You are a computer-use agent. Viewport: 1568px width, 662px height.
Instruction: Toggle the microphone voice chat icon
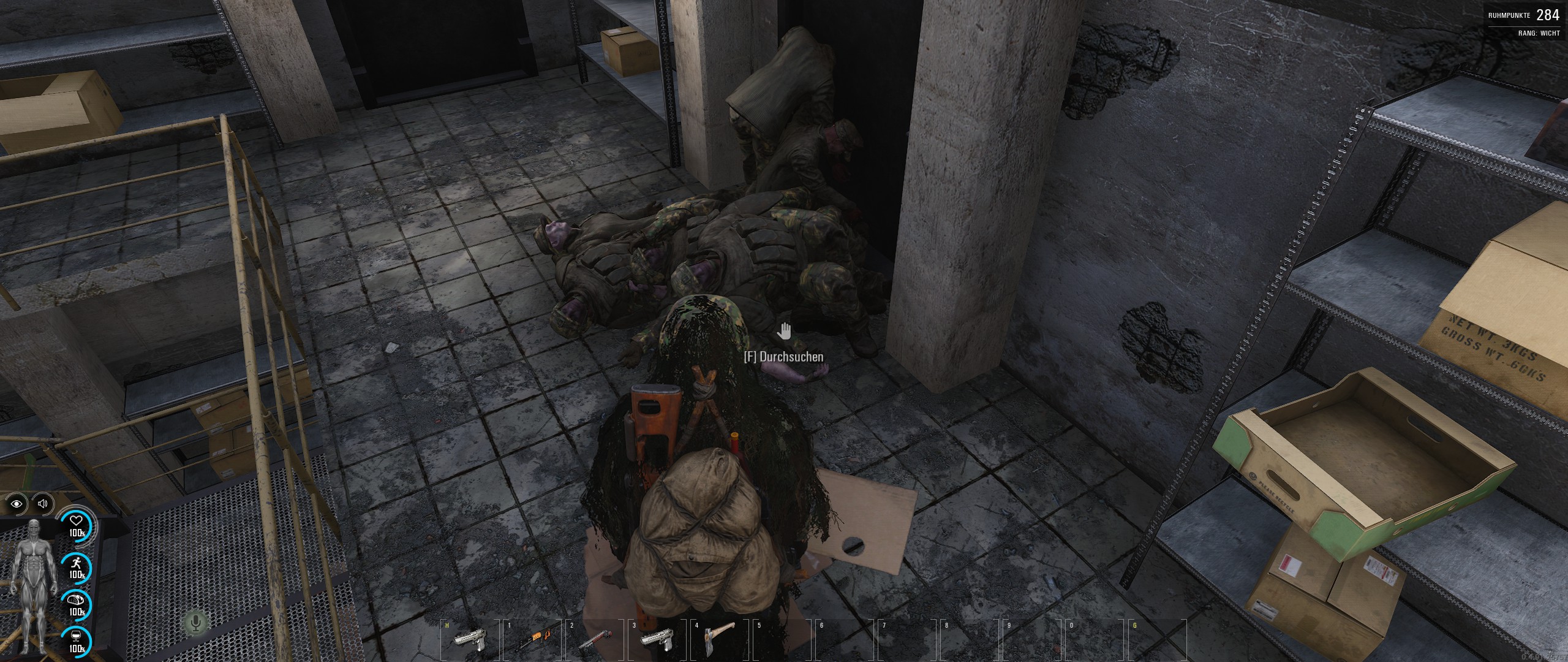click(x=196, y=623)
